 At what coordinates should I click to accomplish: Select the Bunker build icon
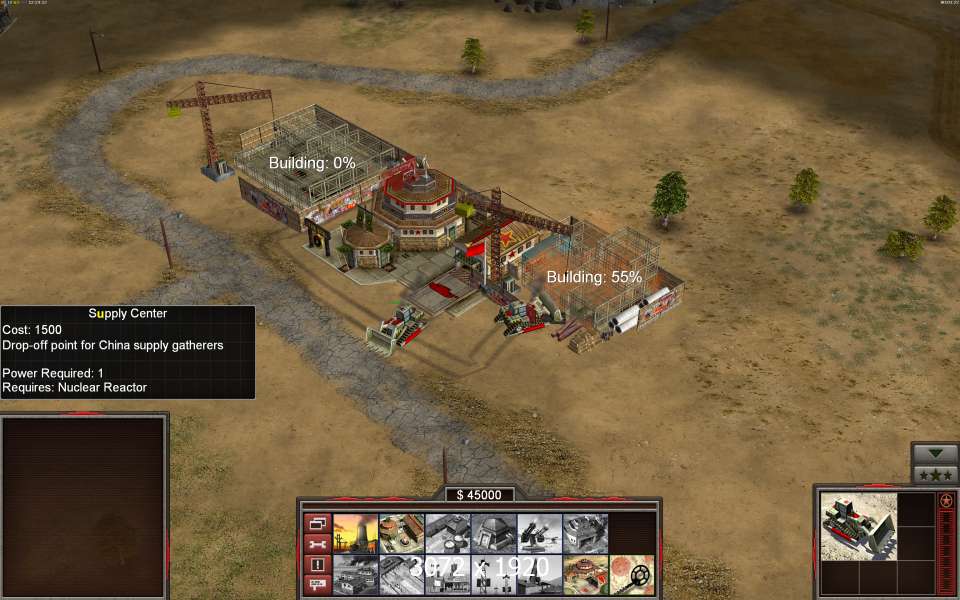point(493,534)
